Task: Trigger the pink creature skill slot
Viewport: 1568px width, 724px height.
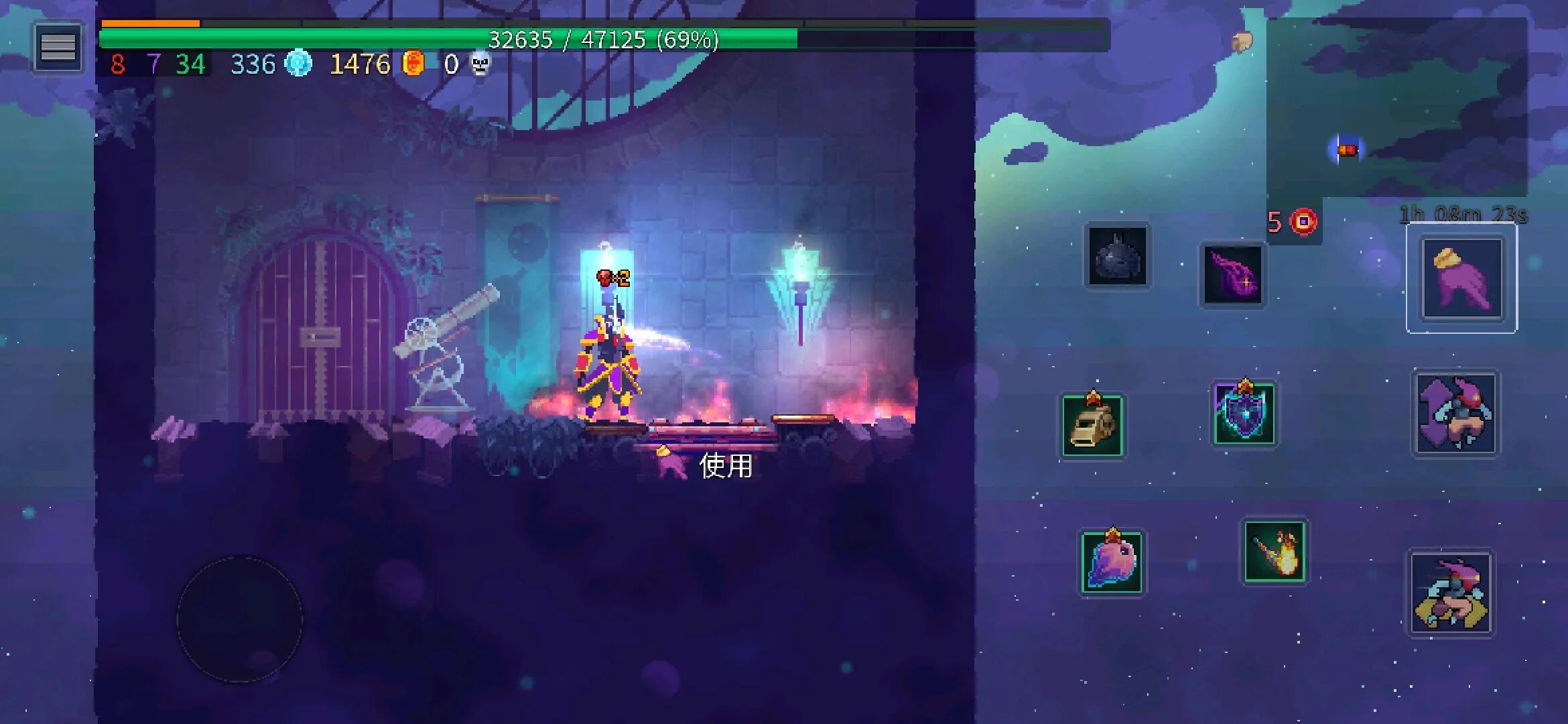Action: click(x=1112, y=562)
